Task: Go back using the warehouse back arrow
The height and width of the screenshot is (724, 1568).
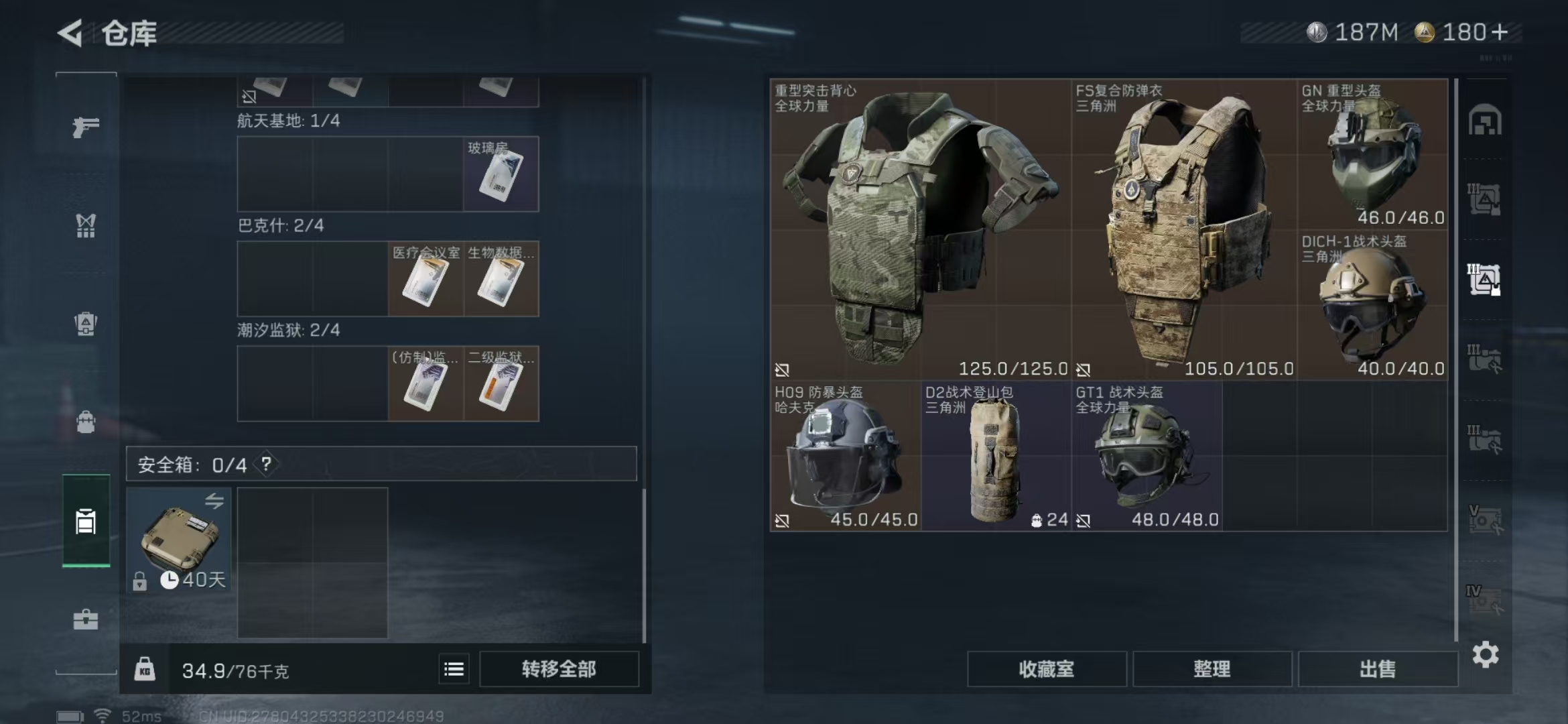Action: click(71, 33)
